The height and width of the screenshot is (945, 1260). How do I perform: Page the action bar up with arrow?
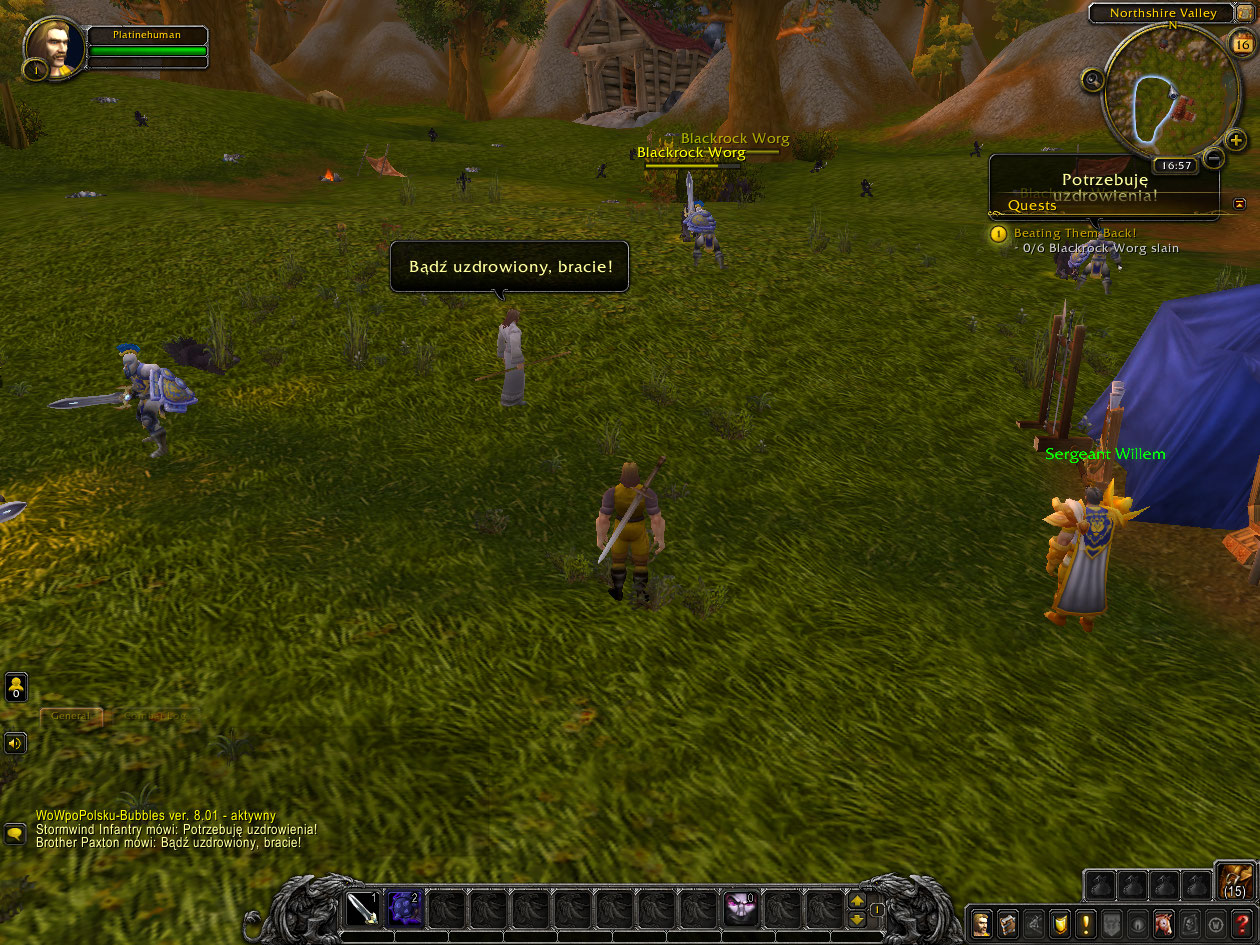point(857,900)
